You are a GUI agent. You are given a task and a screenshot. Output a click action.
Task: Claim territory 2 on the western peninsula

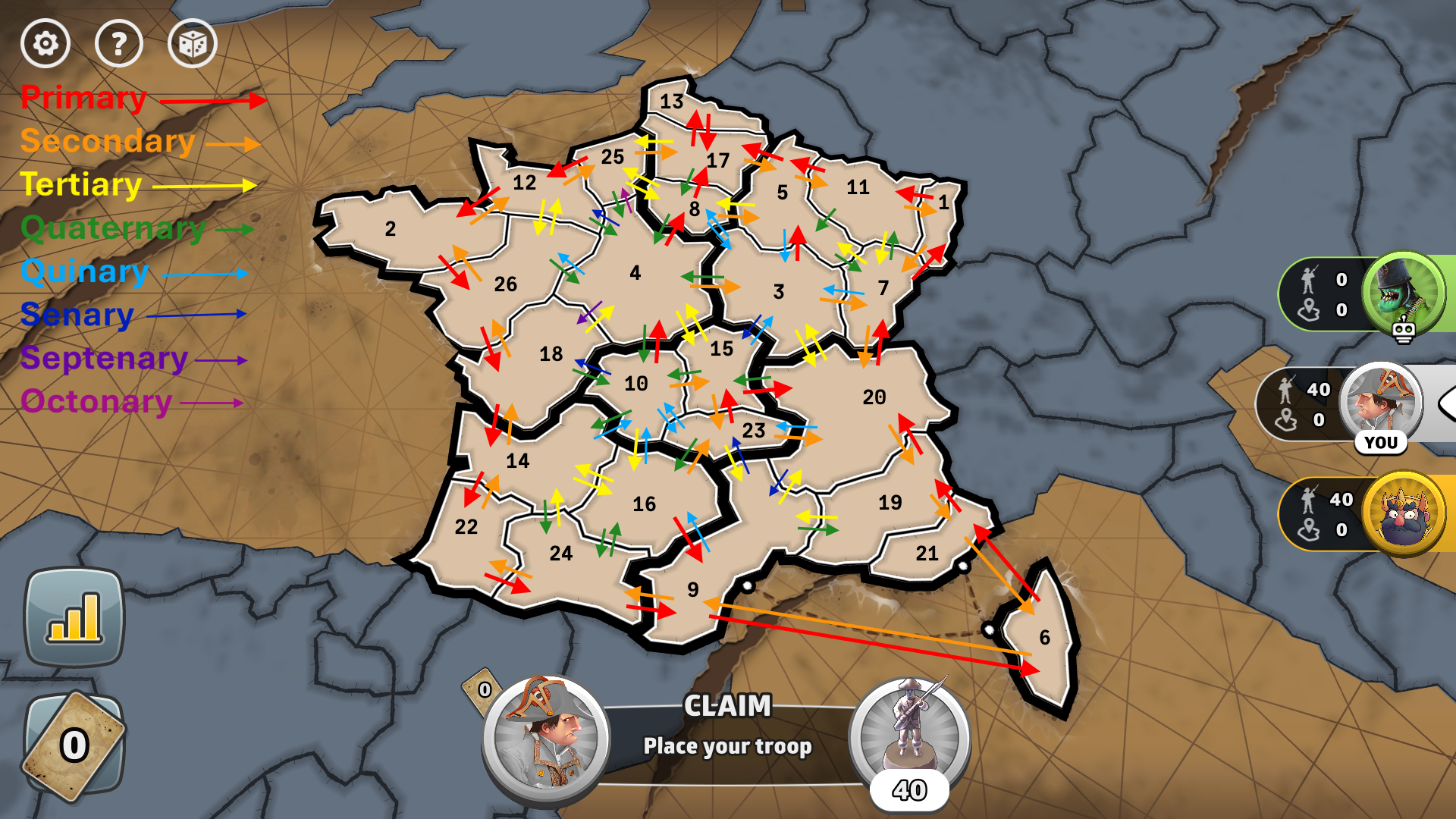[x=390, y=229]
